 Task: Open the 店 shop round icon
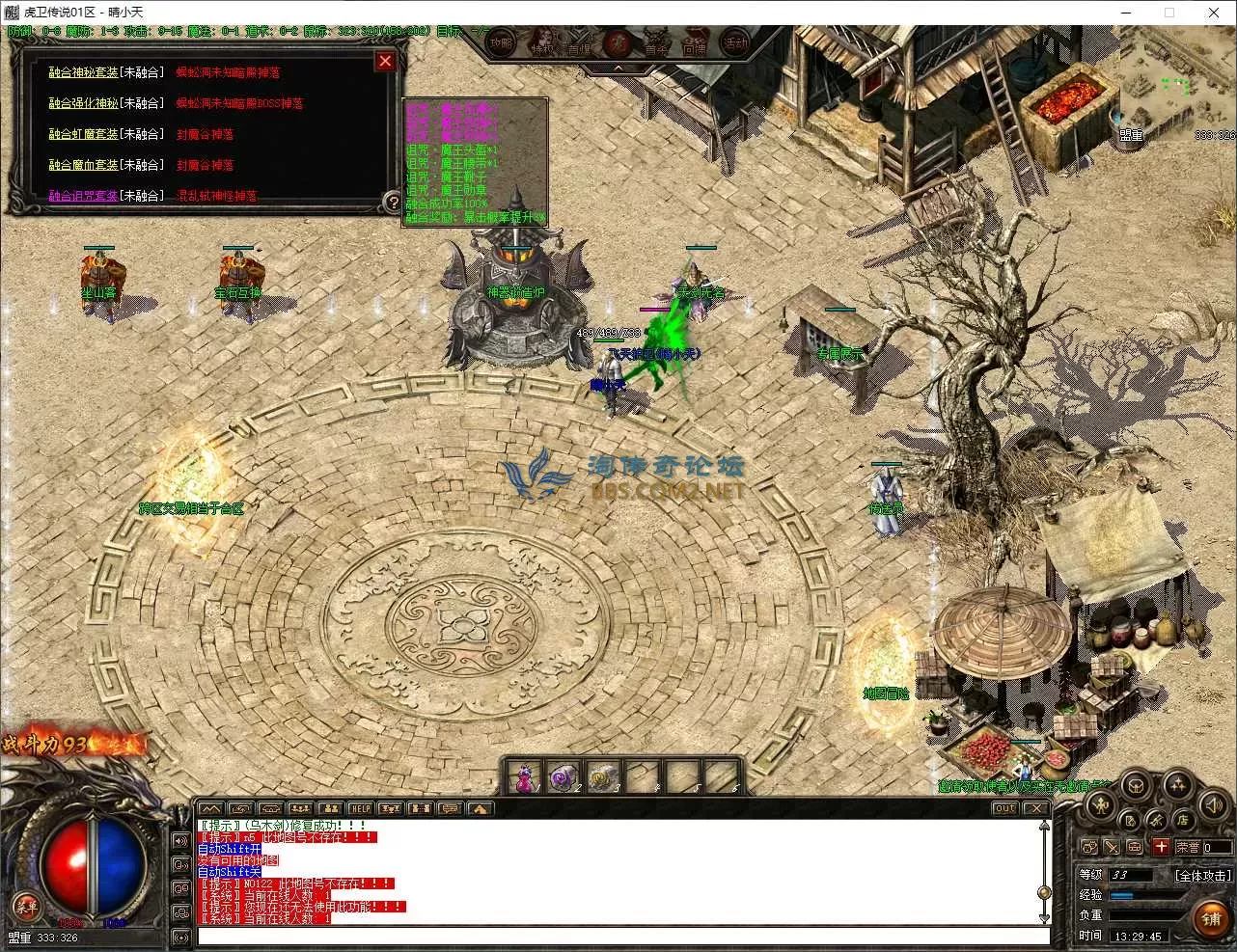1183,821
